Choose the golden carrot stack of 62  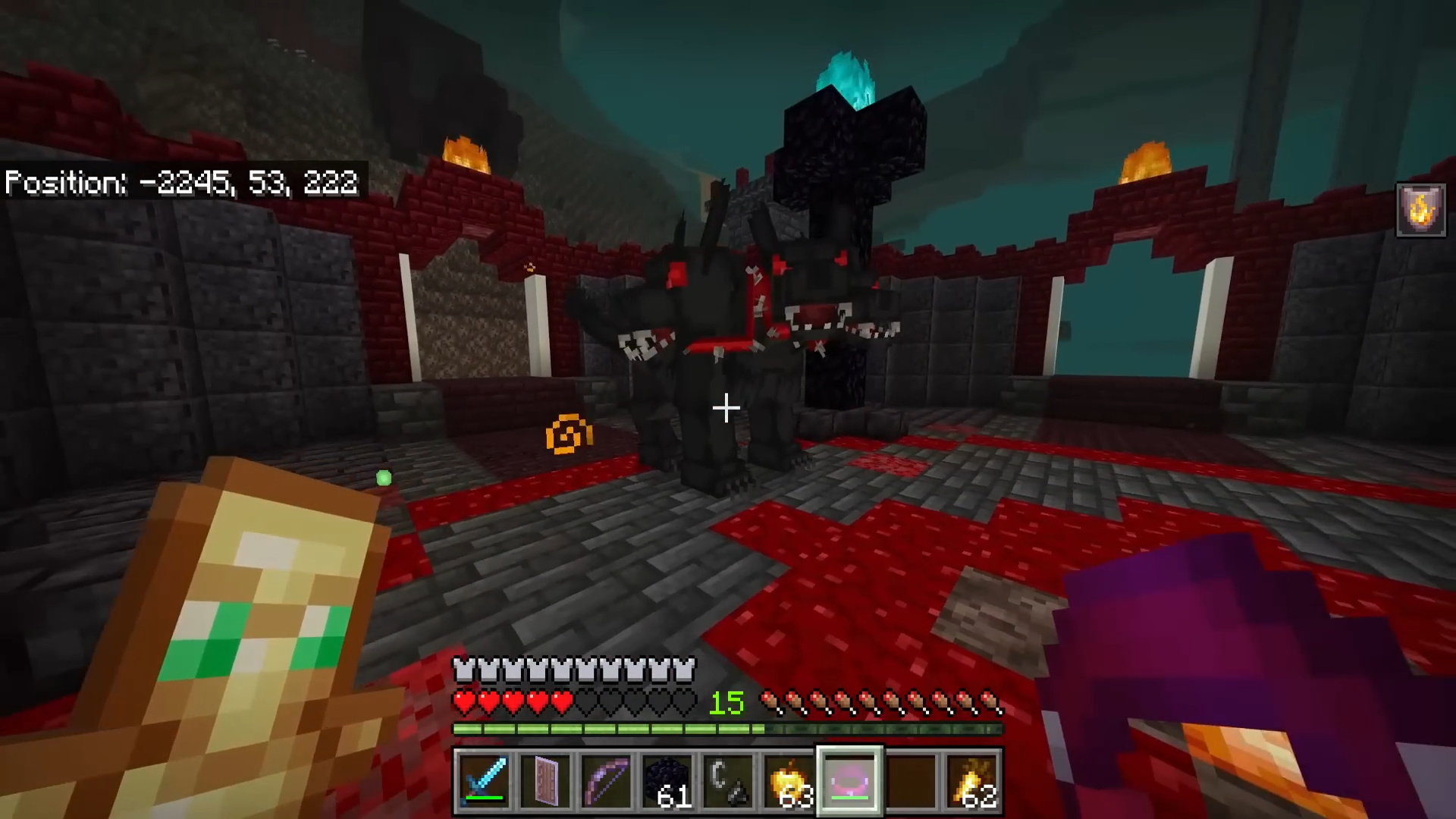click(971, 781)
